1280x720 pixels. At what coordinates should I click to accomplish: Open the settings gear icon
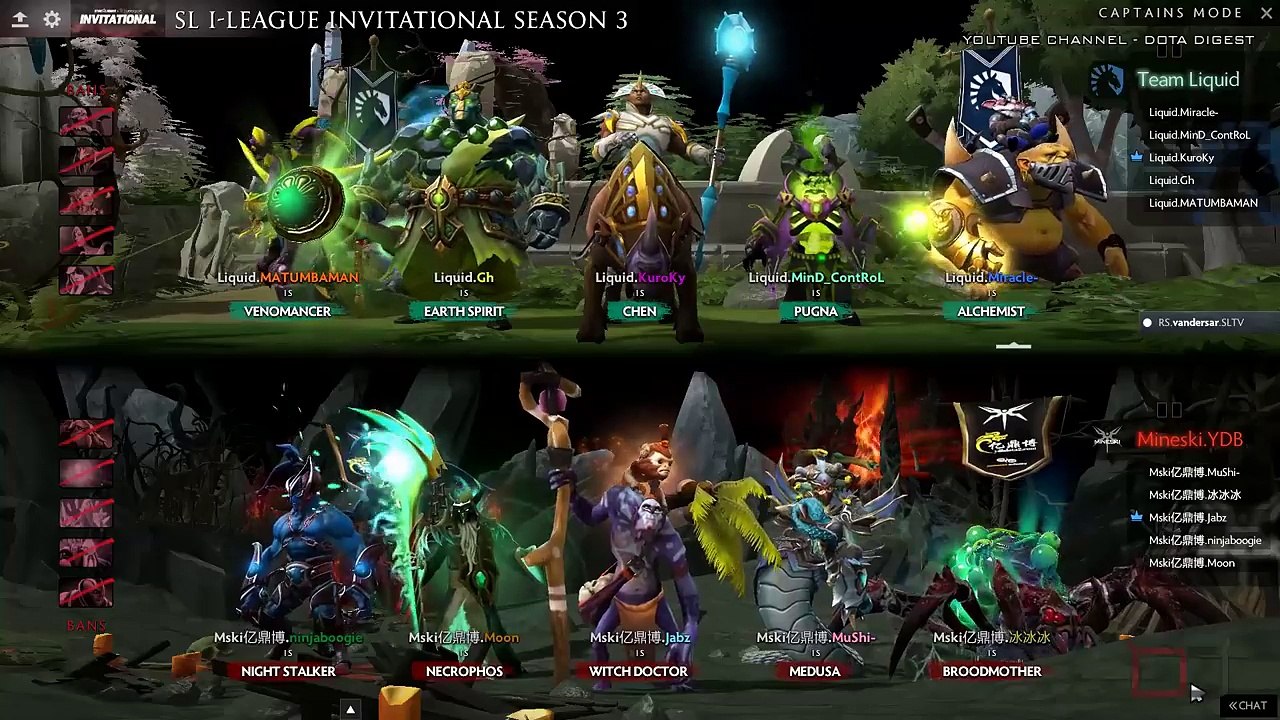[x=52, y=19]
